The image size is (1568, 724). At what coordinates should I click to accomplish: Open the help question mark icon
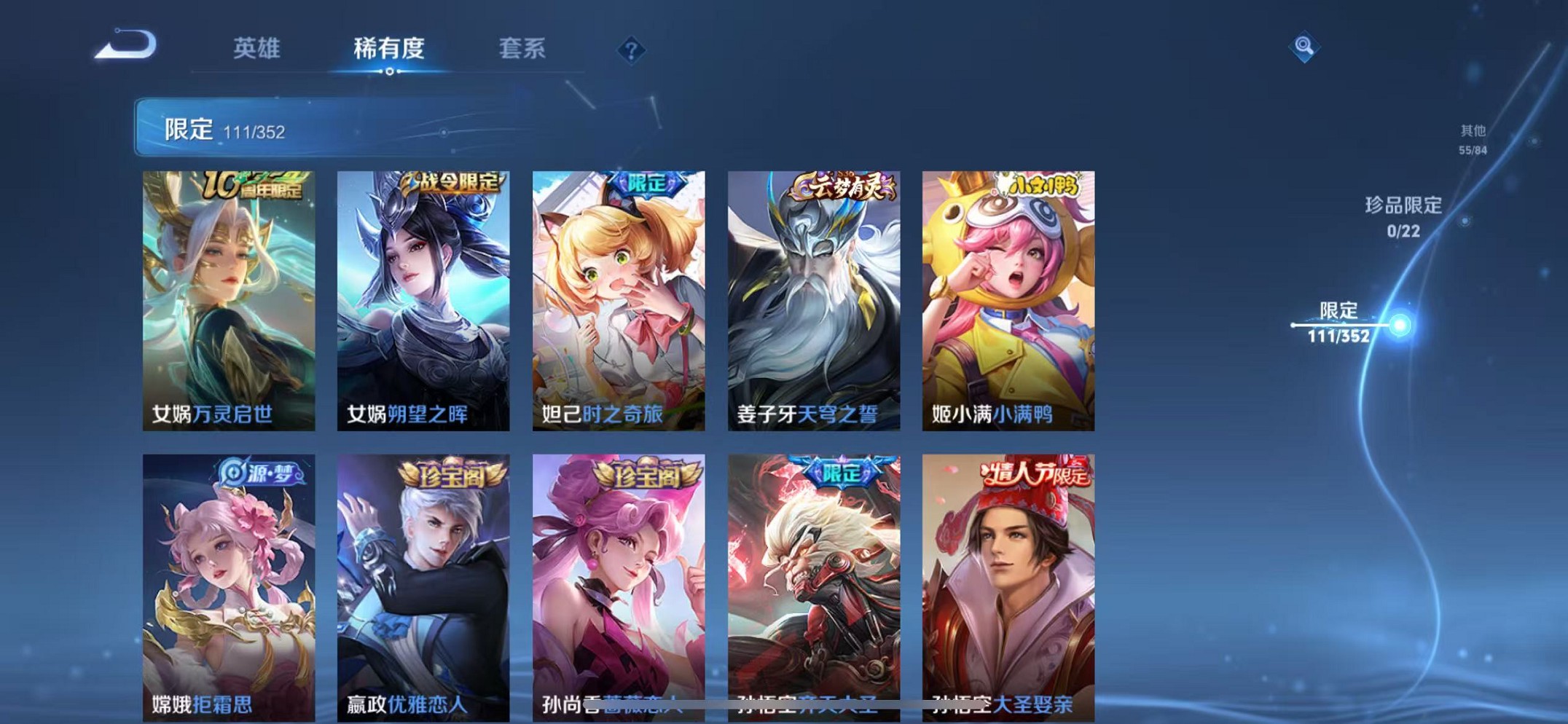632,49
